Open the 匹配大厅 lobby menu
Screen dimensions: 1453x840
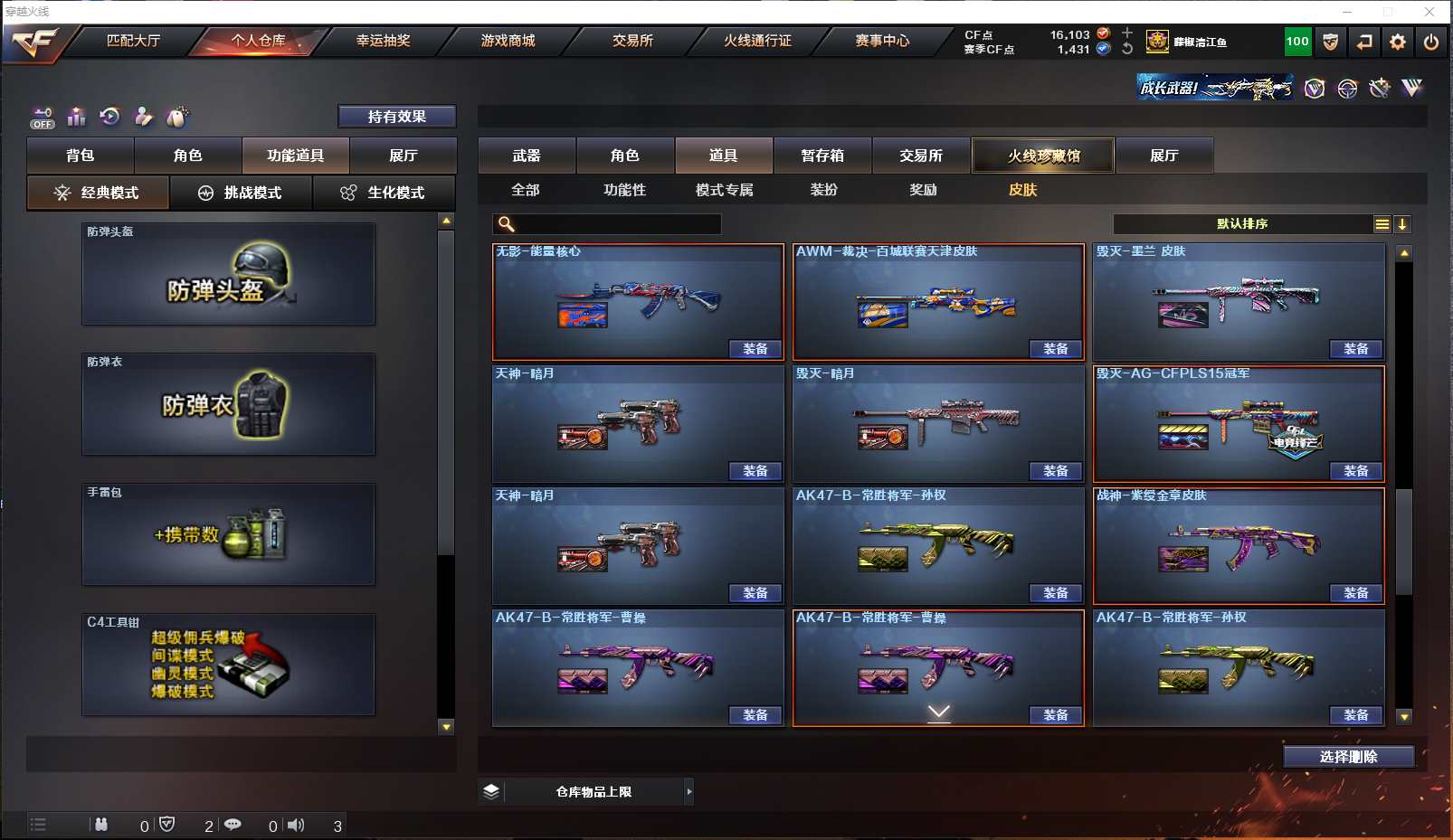coord(133,41)
